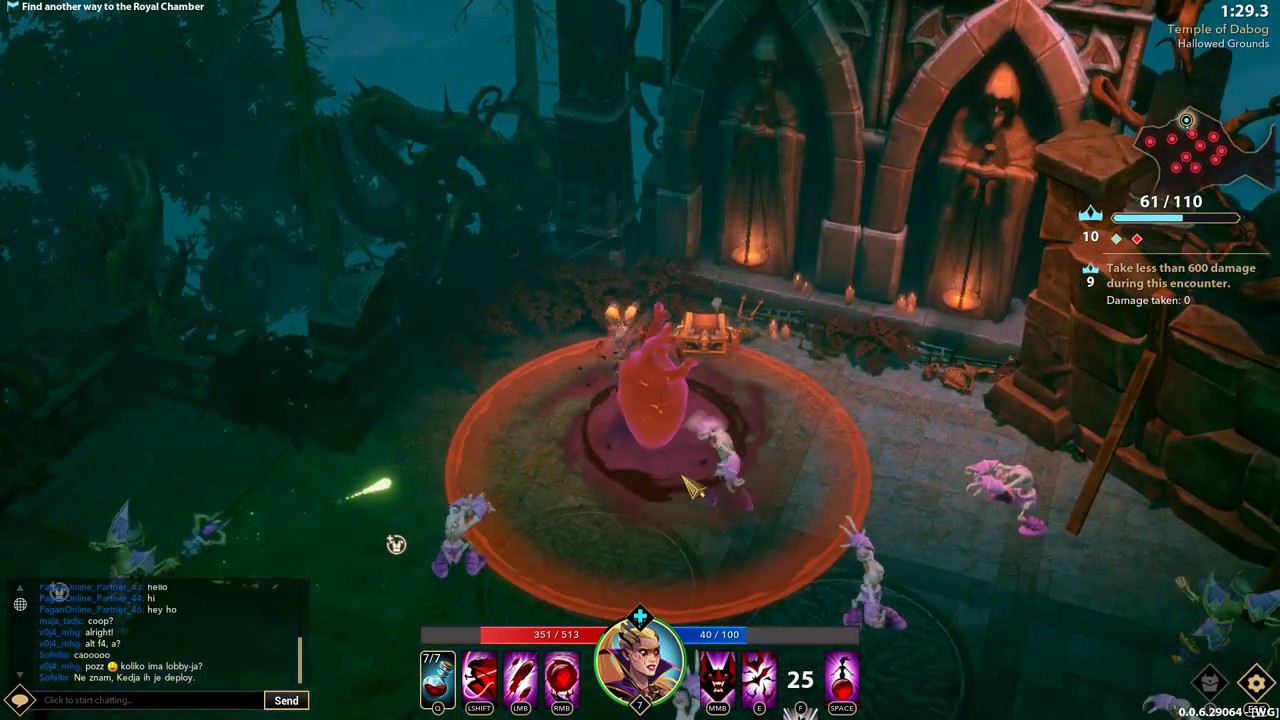The width and height of the screenshot is (1280, 720).
Task: Use the red health potion slot
Action: click(438, 680)
